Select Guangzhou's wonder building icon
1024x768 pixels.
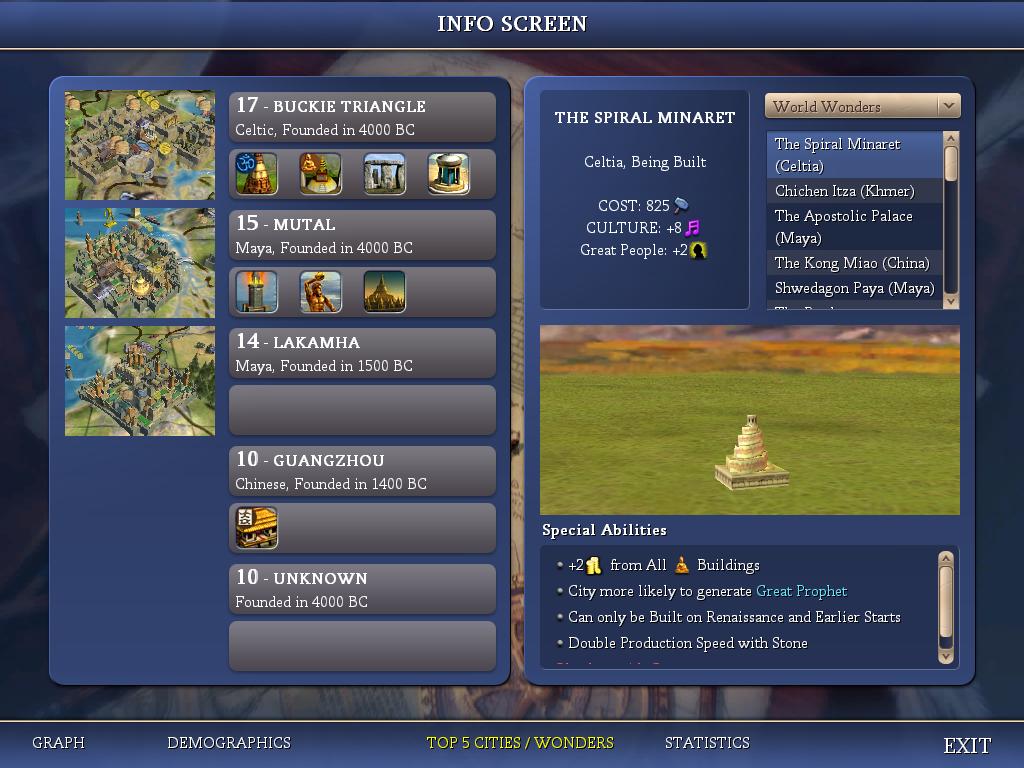pyautogui.click(x=256, y=528)
